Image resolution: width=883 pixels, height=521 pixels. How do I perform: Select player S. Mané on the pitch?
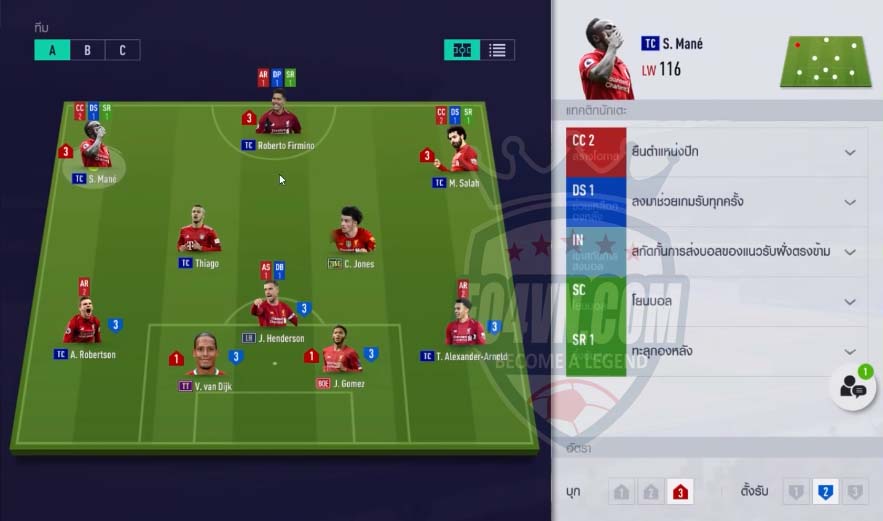95,153
